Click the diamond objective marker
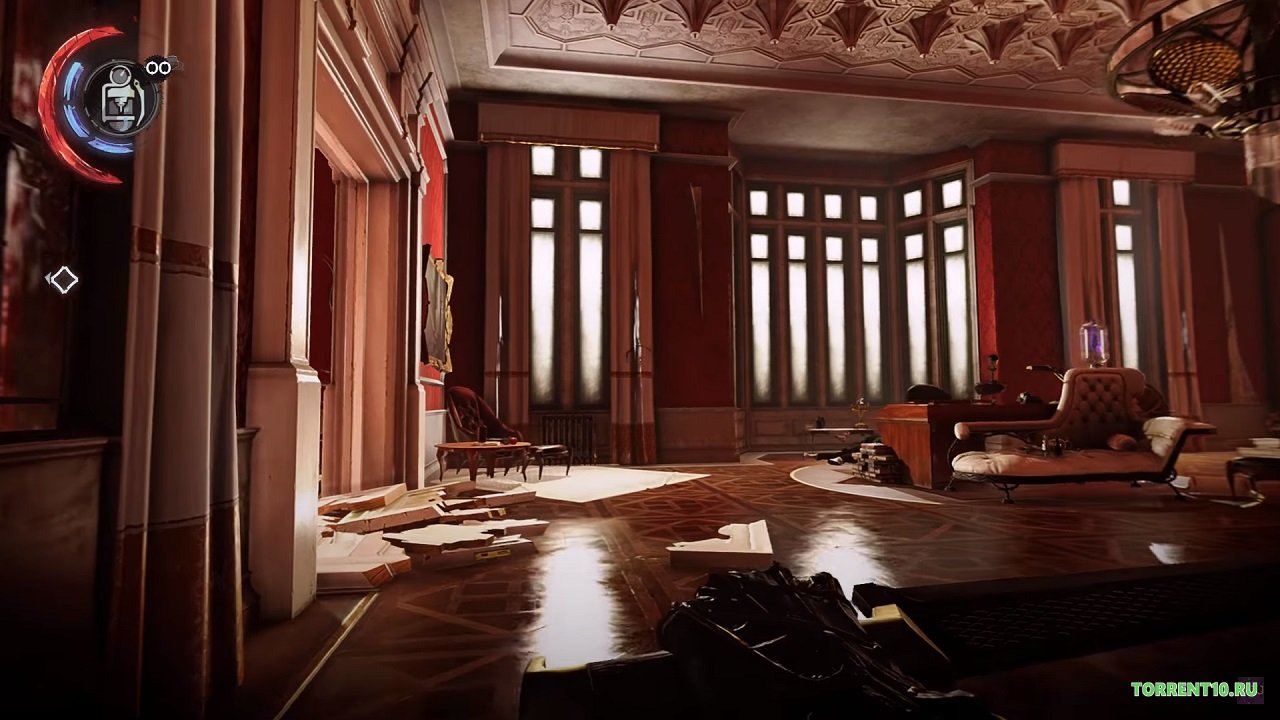The width and height of the screenshot is (1280, 720). click(63, 280)
